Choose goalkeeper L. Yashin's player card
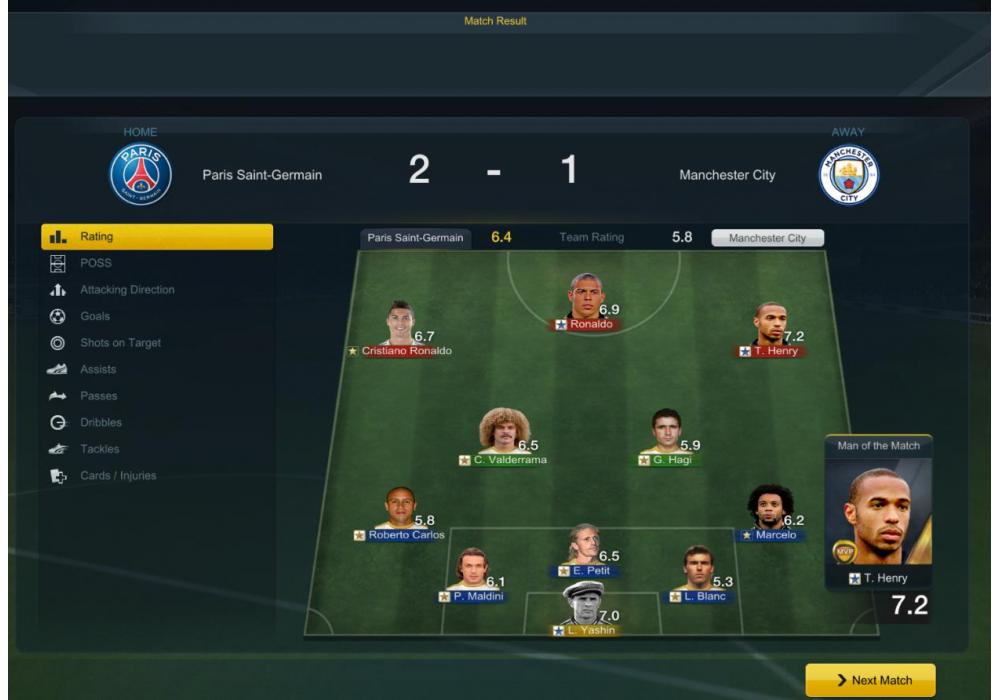1000x700 pixels. point(584,606)
